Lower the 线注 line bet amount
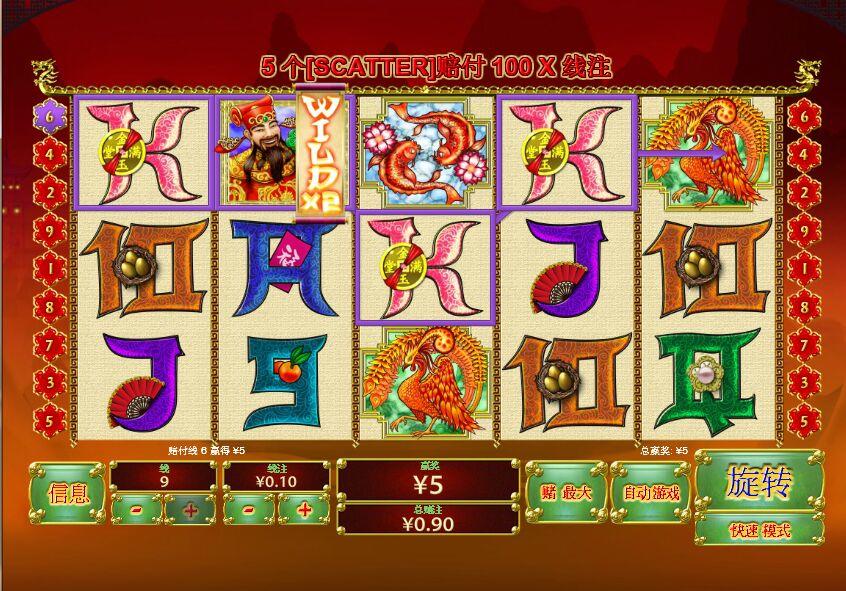 coord(245,509)
